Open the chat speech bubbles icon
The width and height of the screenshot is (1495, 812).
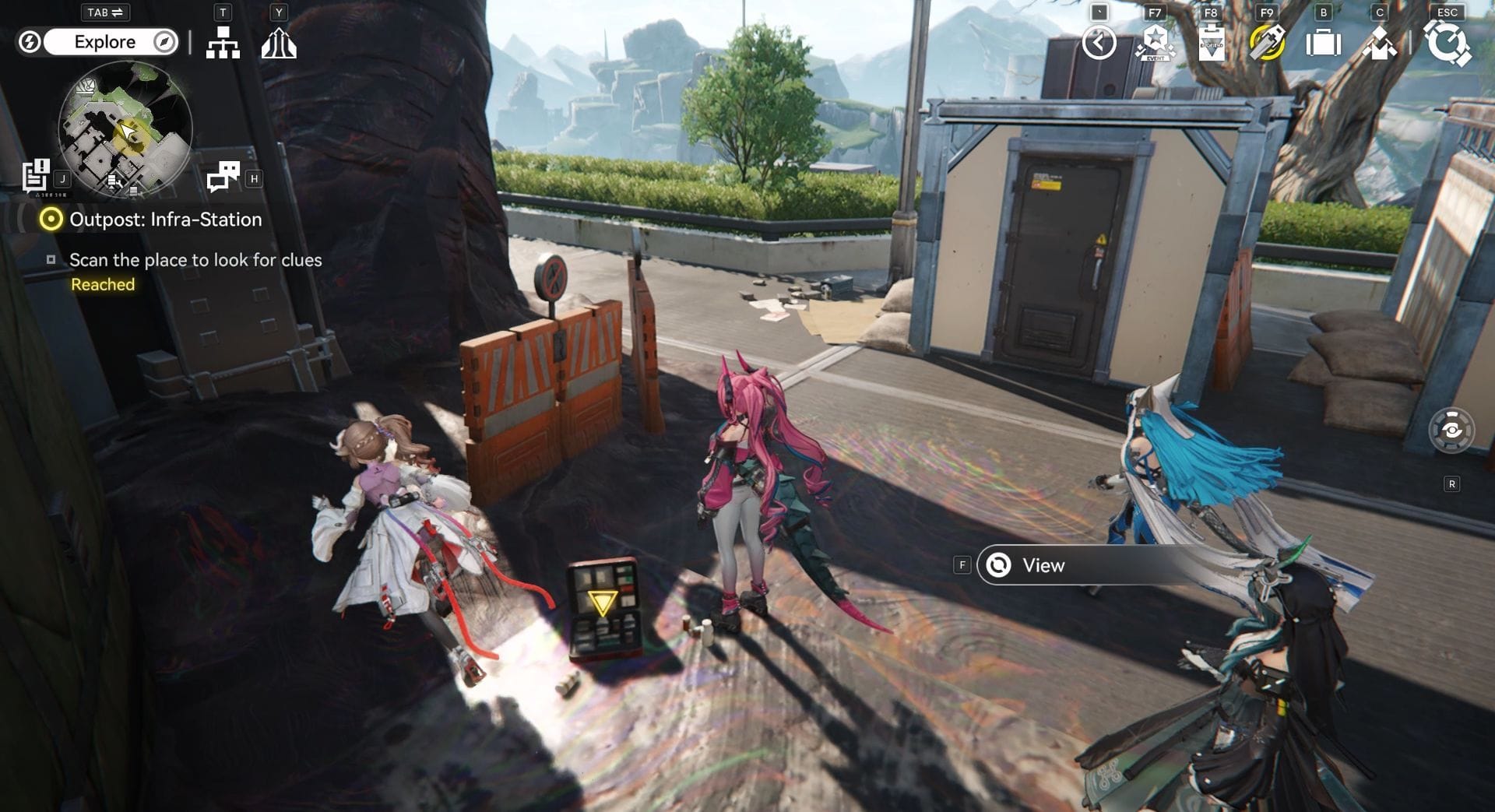point(223,177)
